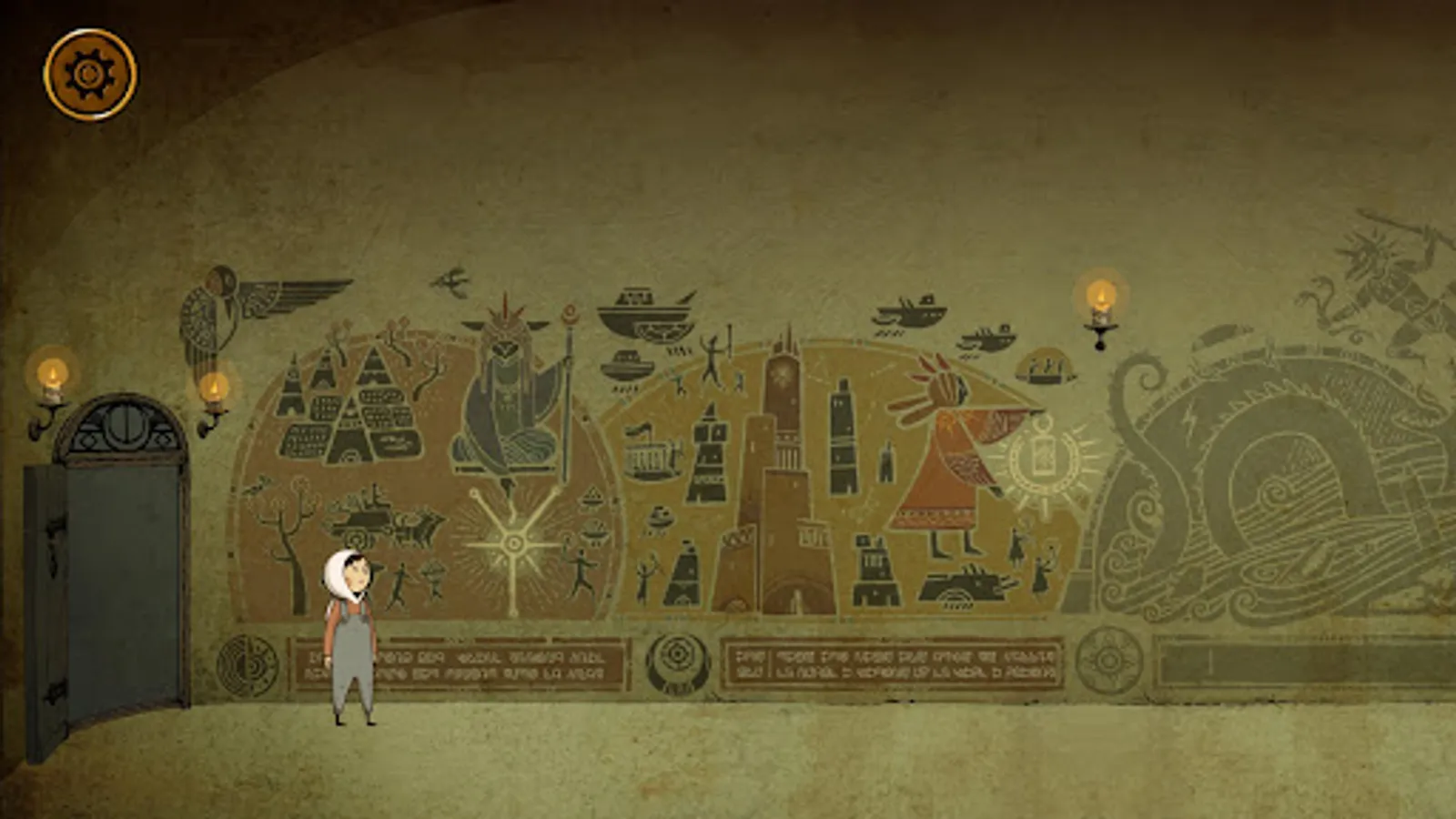Select the seated deity figure in the mural
The width and height of the screenshot is (1456, 819).
pyautogui.click(x=506, y=400)
